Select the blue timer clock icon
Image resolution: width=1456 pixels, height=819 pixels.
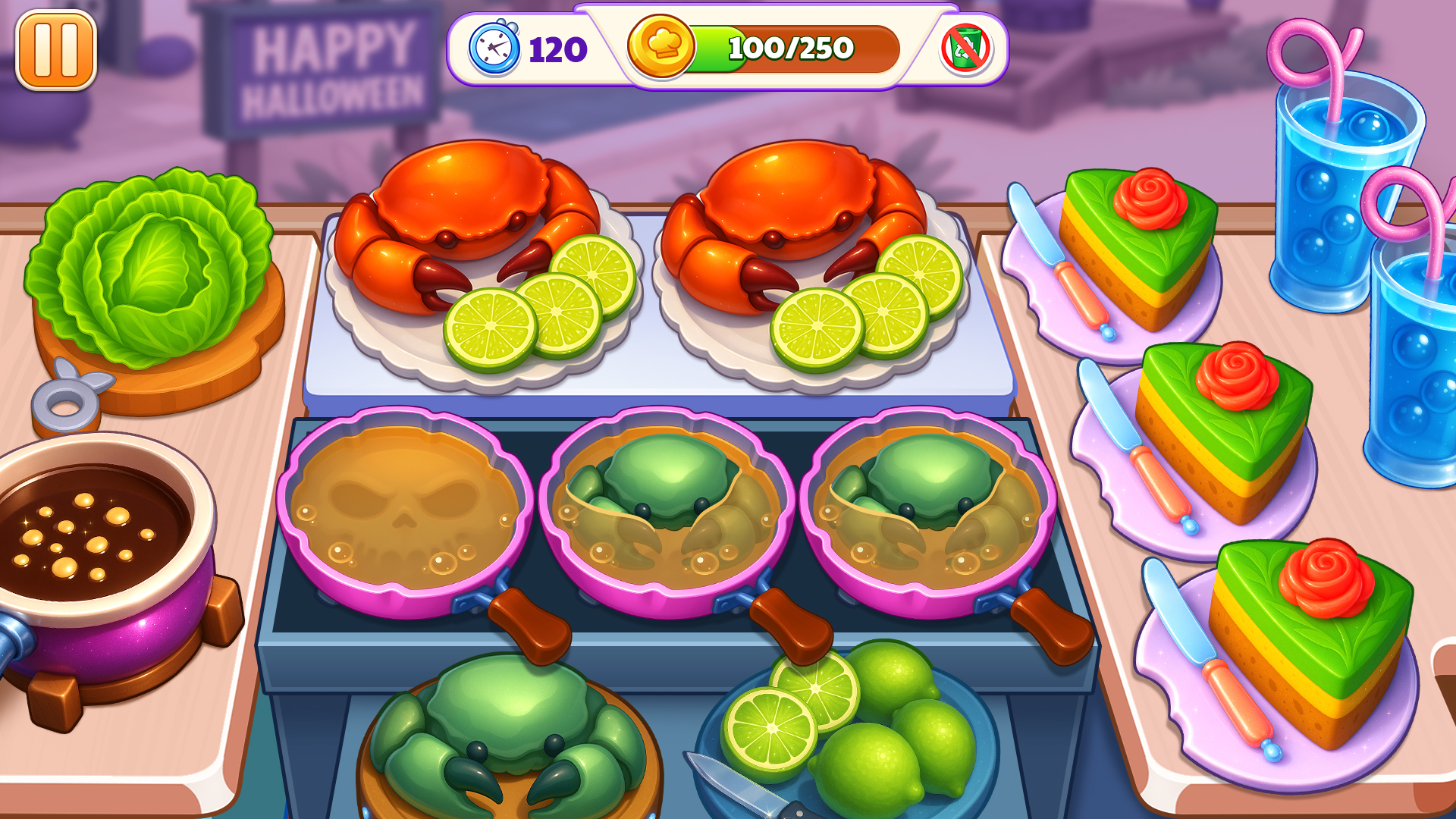(x=494, y=49)
